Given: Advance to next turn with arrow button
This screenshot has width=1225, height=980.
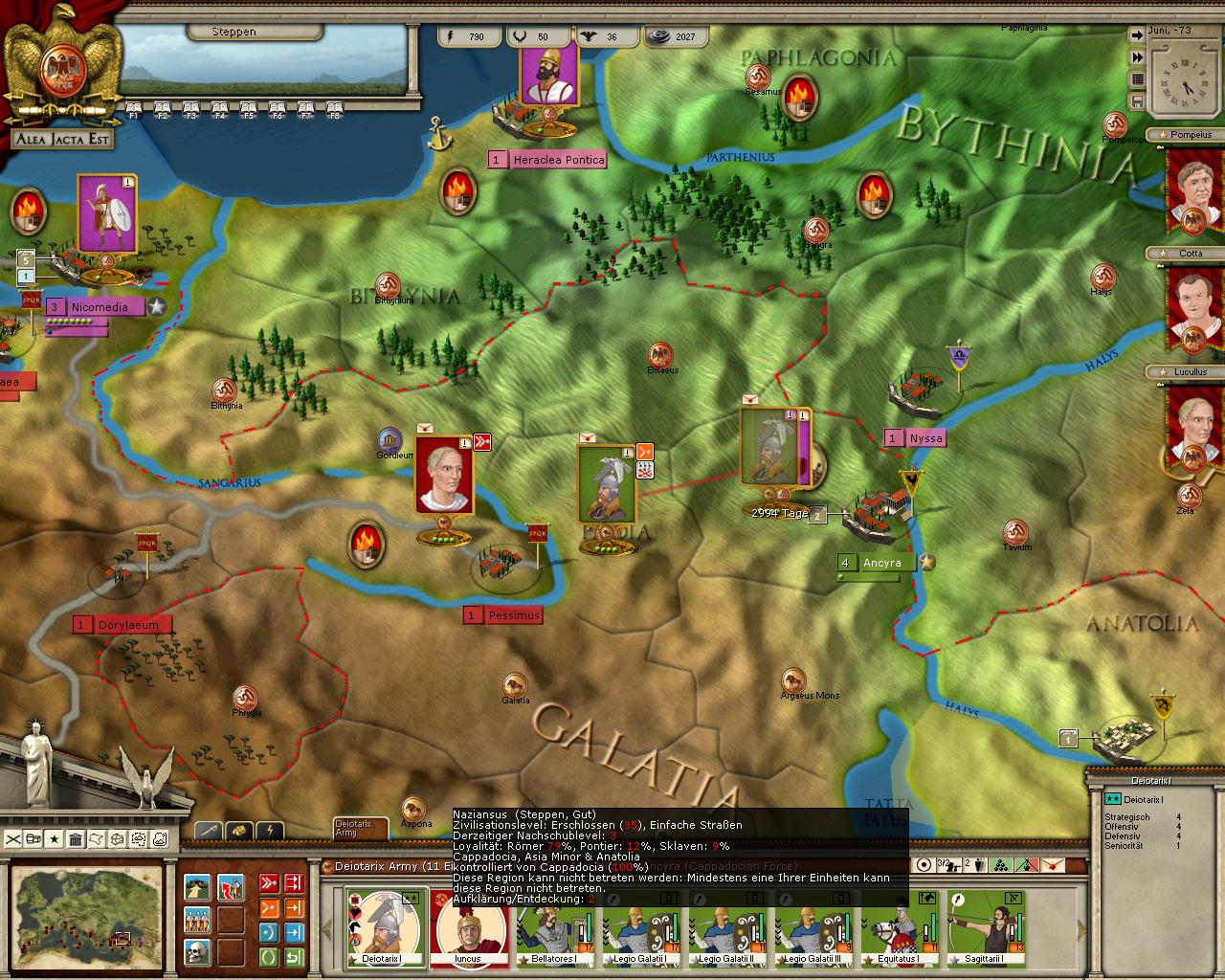Looking at the screenshot, I should coord(1137,34).
